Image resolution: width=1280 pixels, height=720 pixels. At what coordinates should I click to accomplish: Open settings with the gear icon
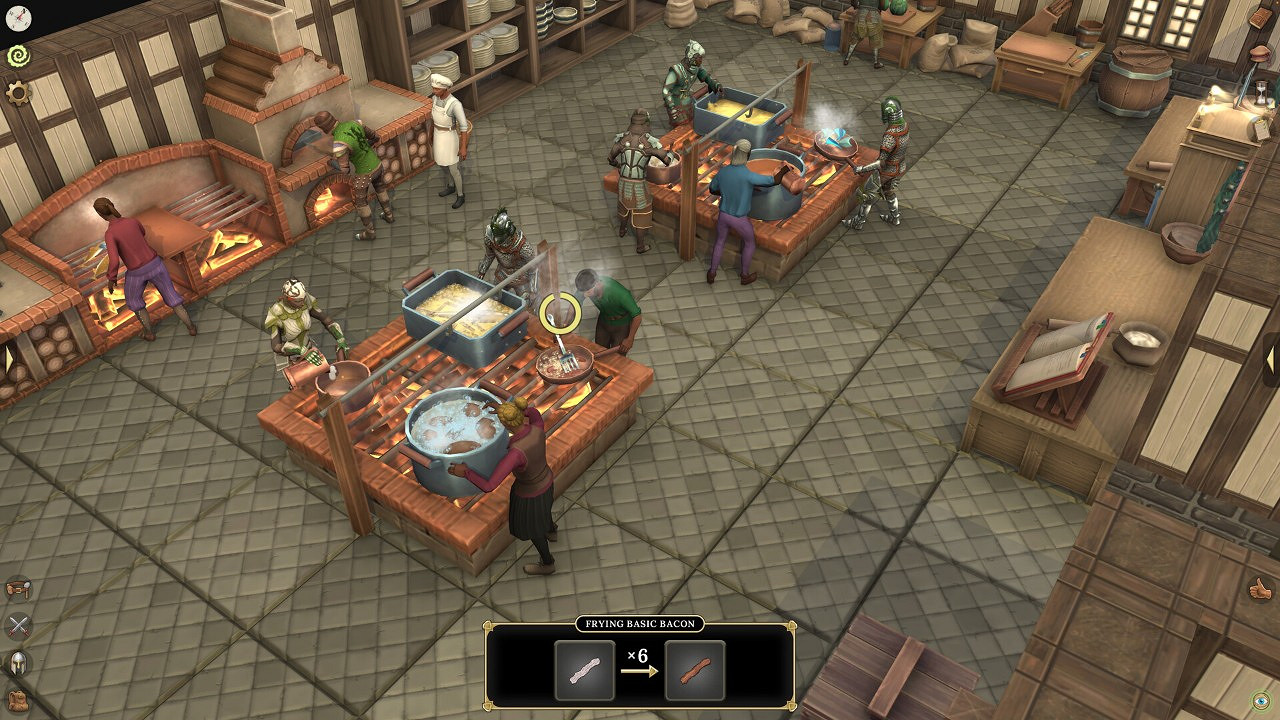(18, 94)
